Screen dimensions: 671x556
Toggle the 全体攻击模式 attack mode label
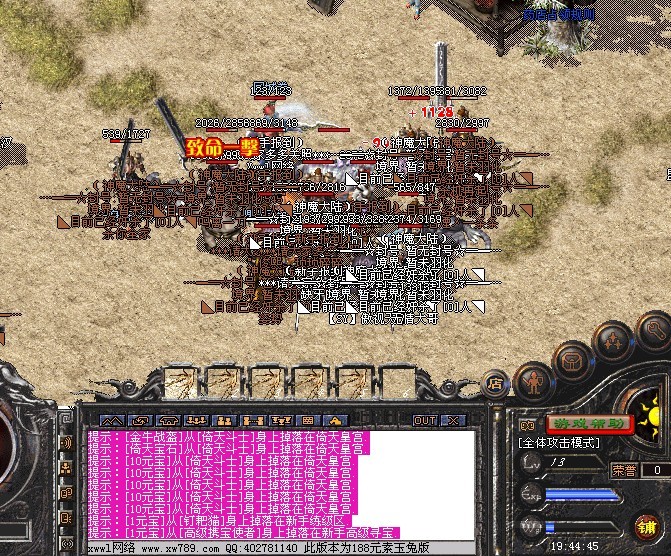[560, 441]
